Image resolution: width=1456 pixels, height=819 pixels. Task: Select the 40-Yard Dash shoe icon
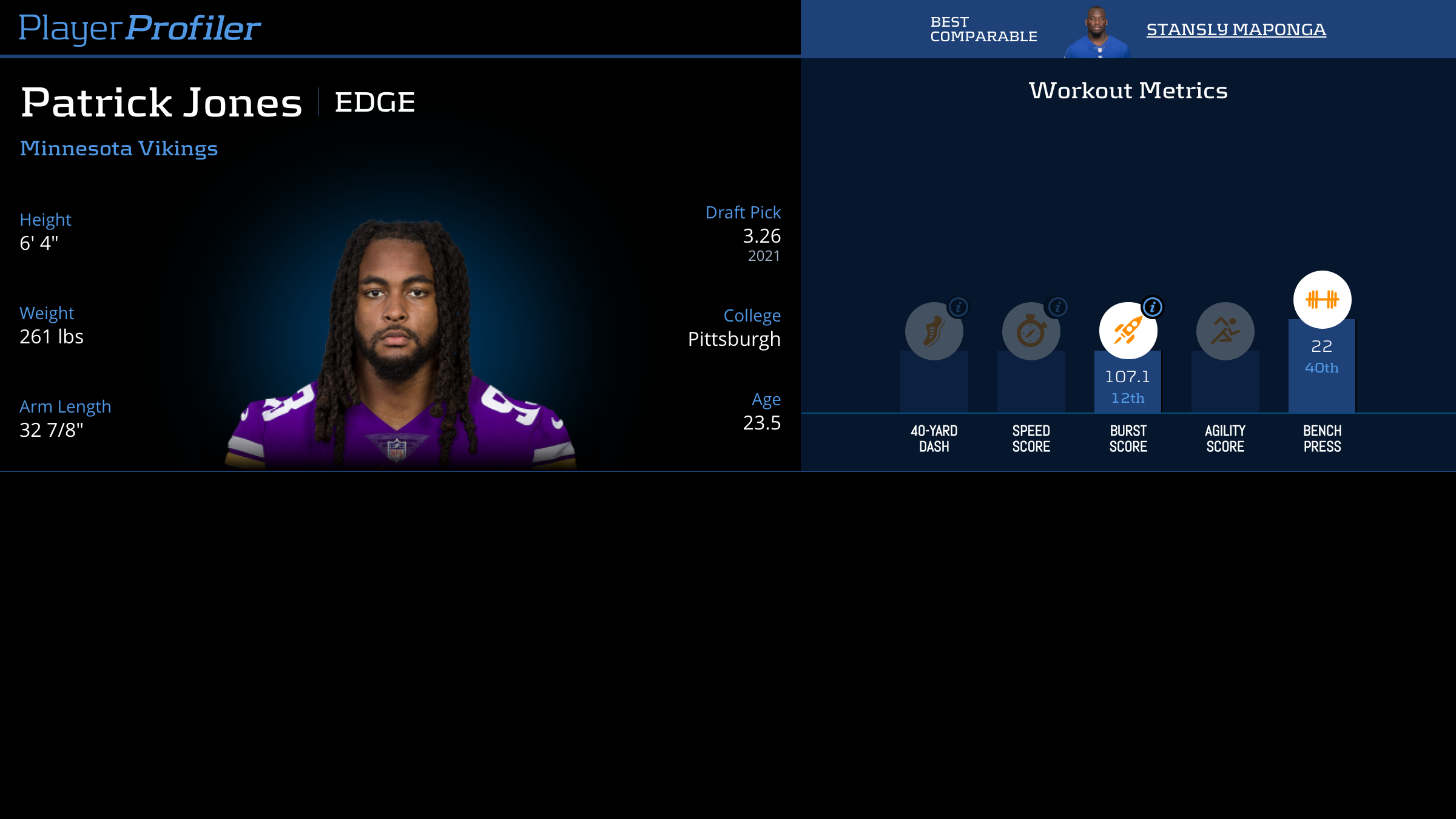pyautogui.click(x=933, y=332)
